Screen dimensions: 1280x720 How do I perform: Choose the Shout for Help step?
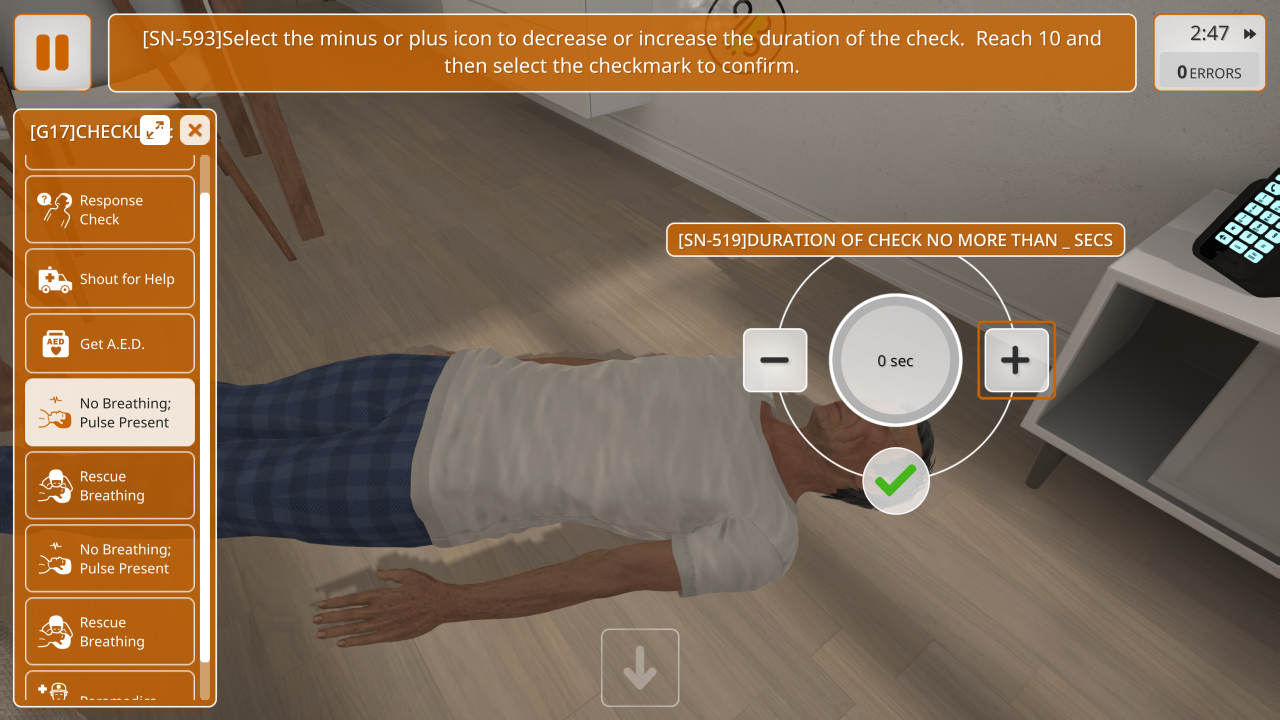(x=110, y=279)
